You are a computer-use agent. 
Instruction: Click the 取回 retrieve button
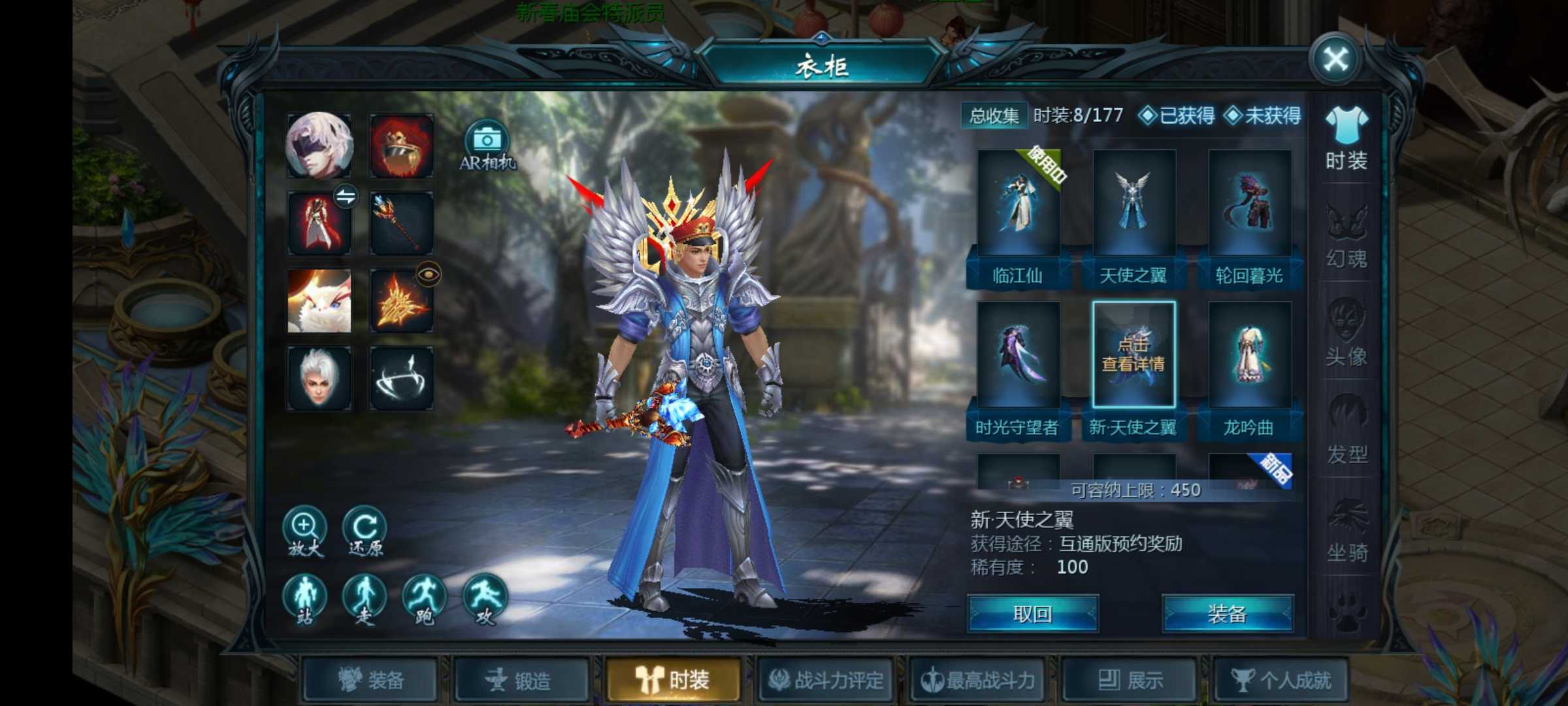1032,614
